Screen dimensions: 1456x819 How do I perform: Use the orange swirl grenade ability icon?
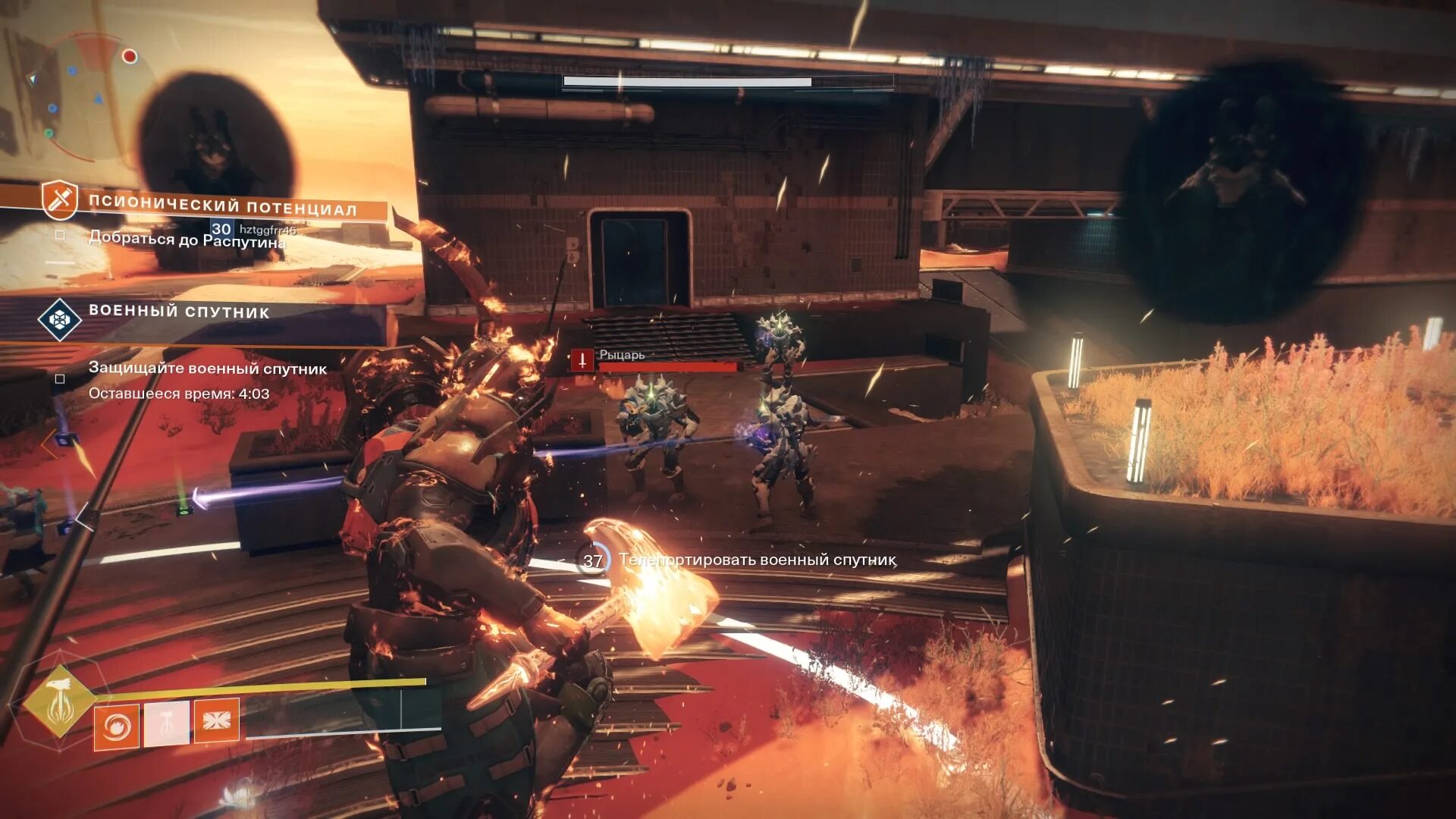coord(116,727)
